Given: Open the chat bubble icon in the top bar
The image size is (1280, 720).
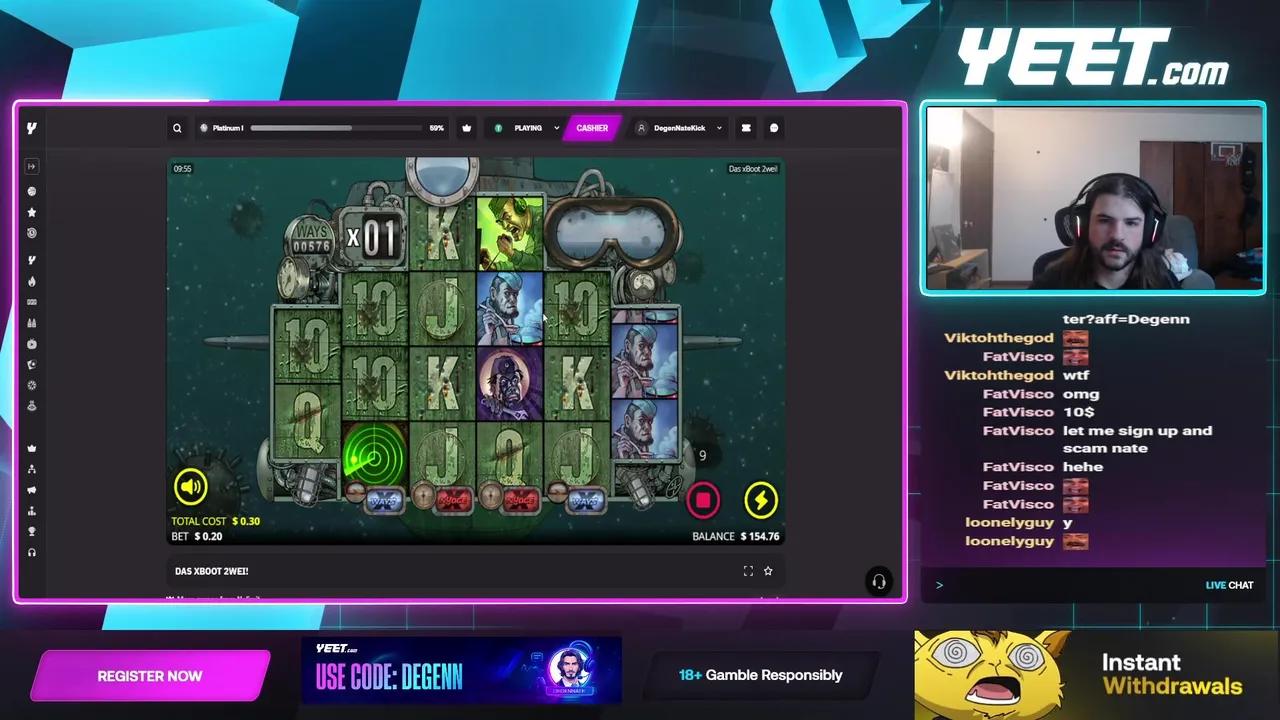Looking at the screenshot, I should 774,127.
